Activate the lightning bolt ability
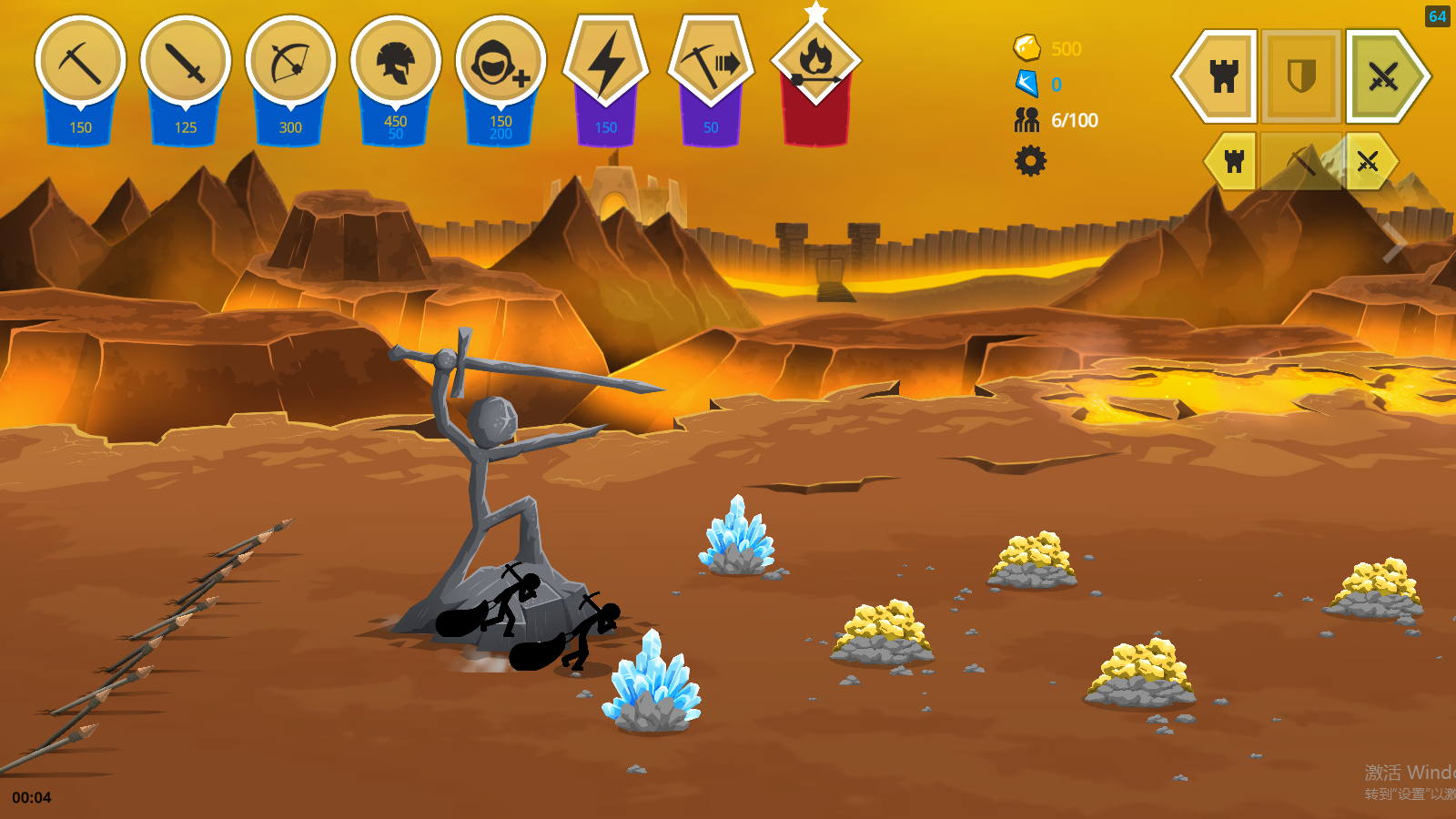Image resolution: width=1456 pixels, height=819 pixels. pos(606,64)
